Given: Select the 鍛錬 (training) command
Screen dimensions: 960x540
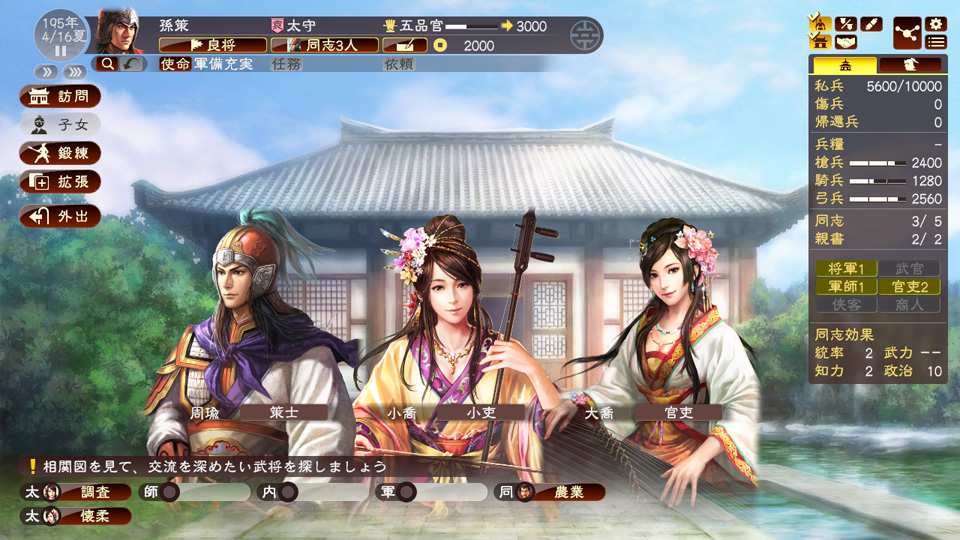Looking at the screenshot, I should click(x=60, y=153).
